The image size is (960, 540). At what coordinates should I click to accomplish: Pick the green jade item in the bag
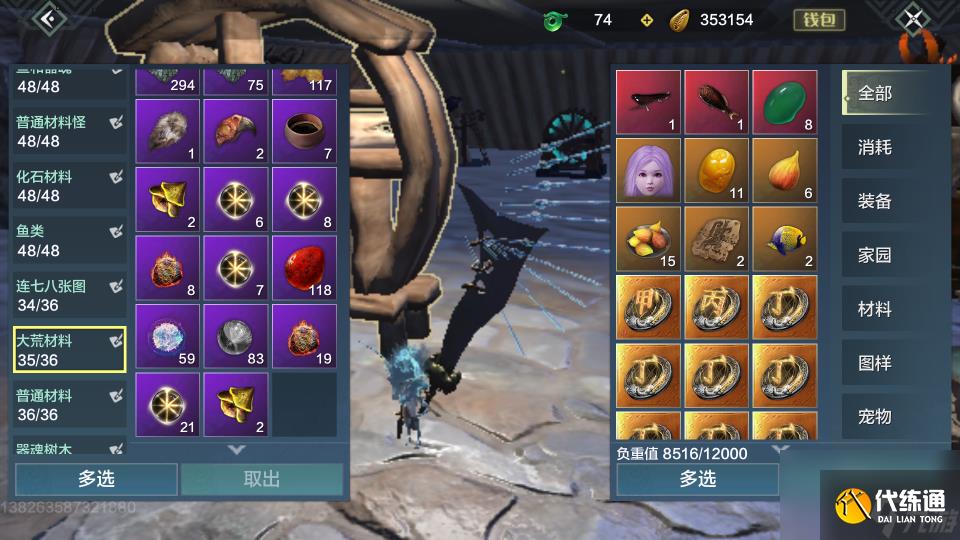(784, 102)
